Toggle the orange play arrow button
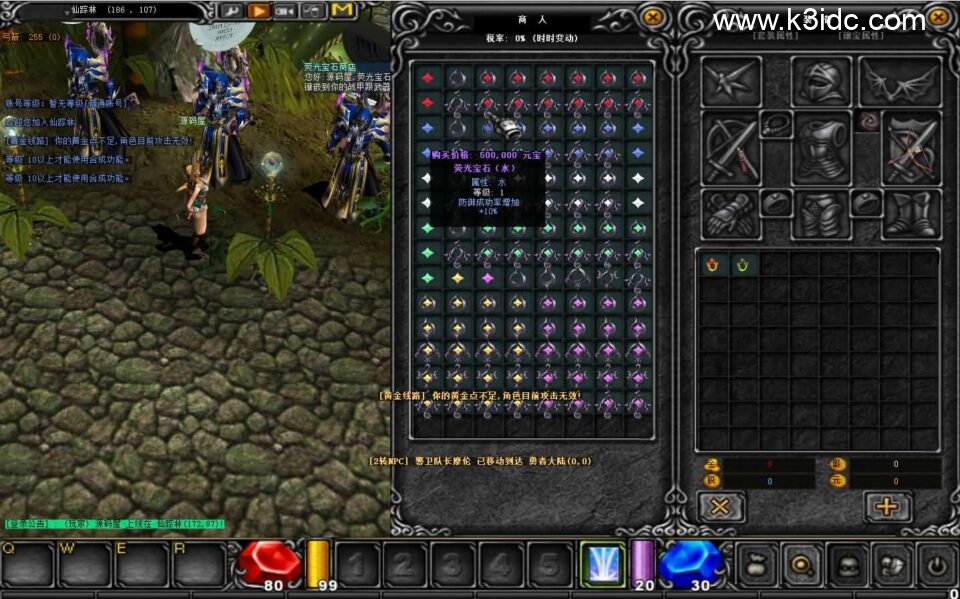 pos(258,11)
